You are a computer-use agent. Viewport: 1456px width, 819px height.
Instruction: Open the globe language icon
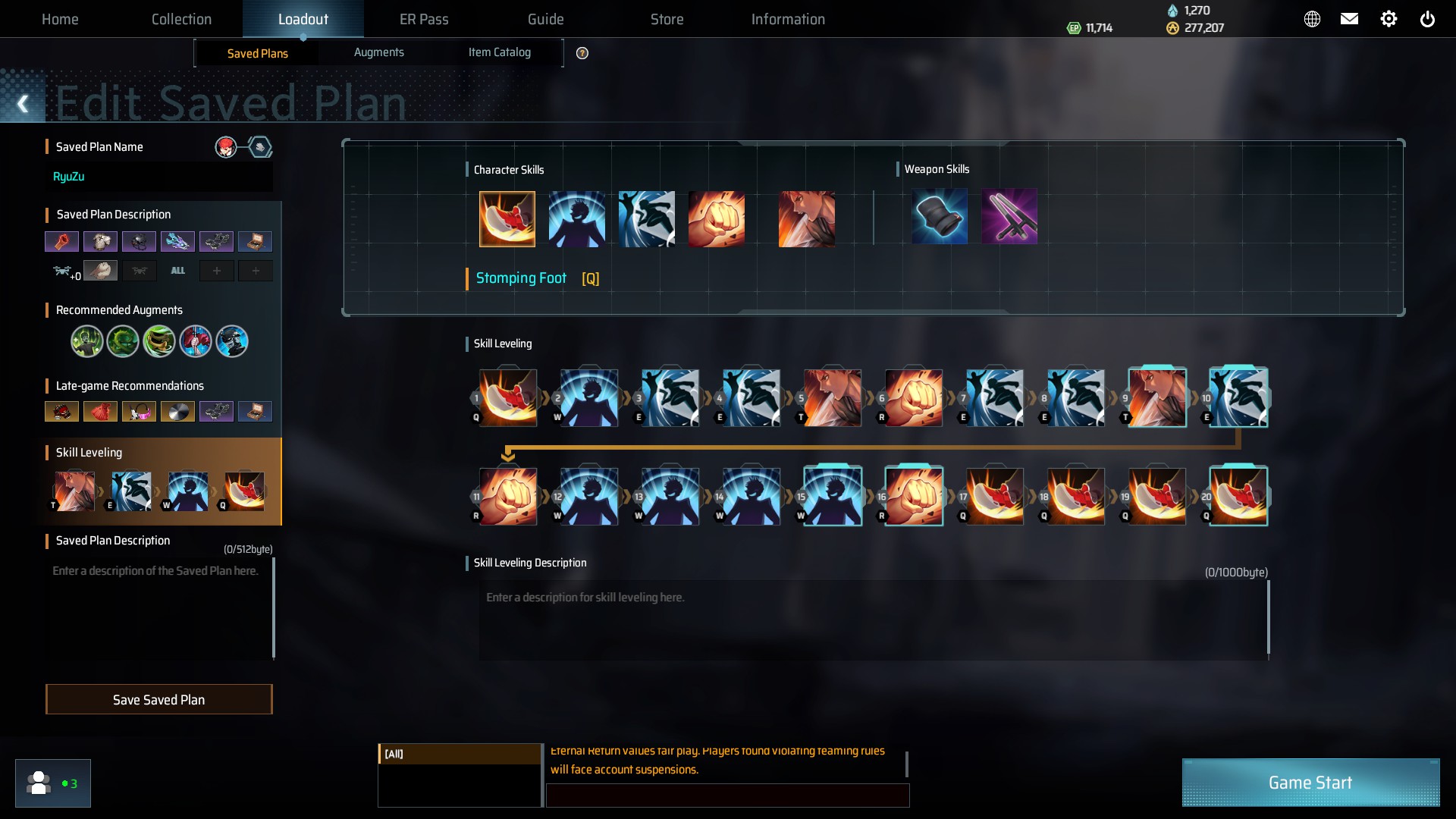(x=1312, y=19)
